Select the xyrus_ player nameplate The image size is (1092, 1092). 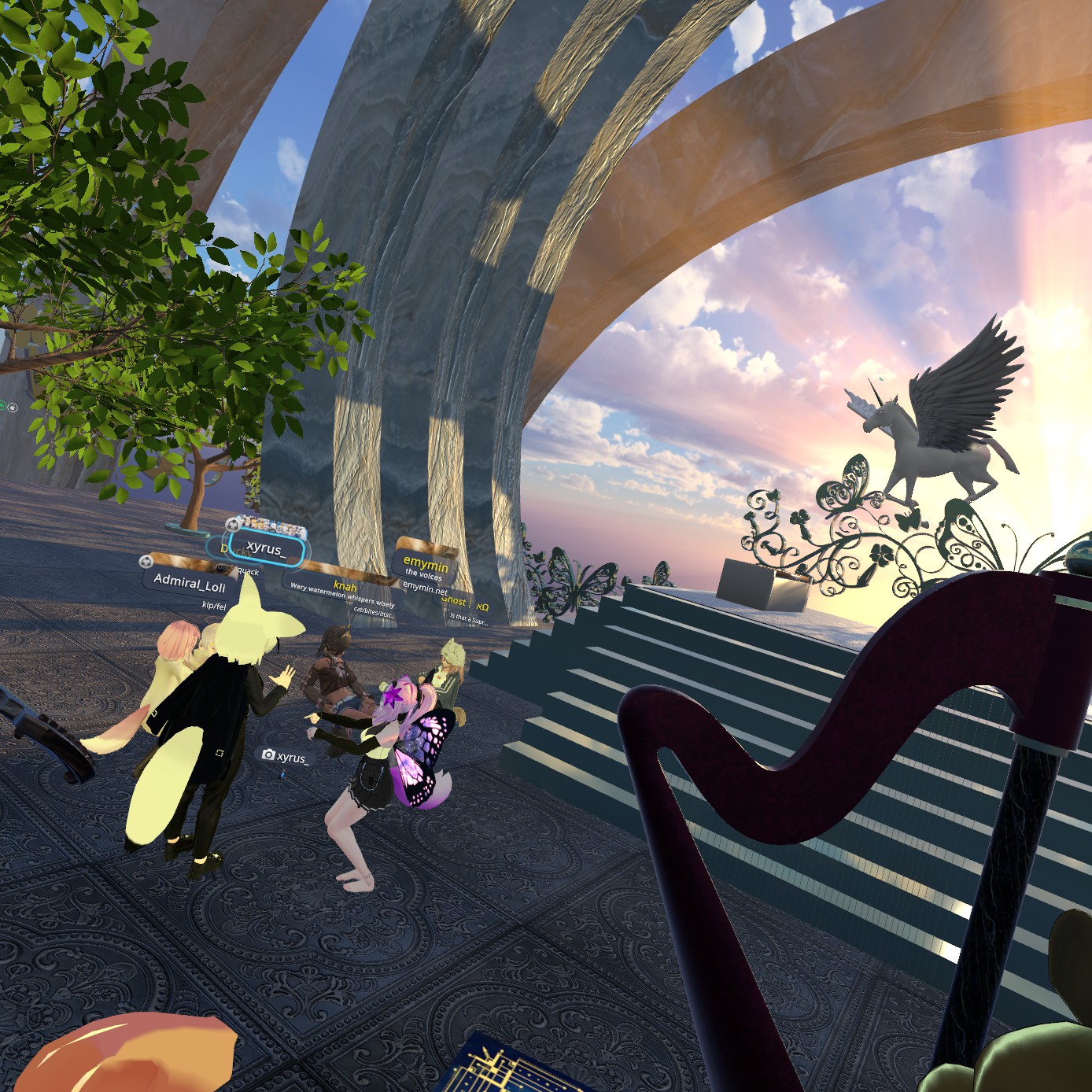[x=265, y=548]
